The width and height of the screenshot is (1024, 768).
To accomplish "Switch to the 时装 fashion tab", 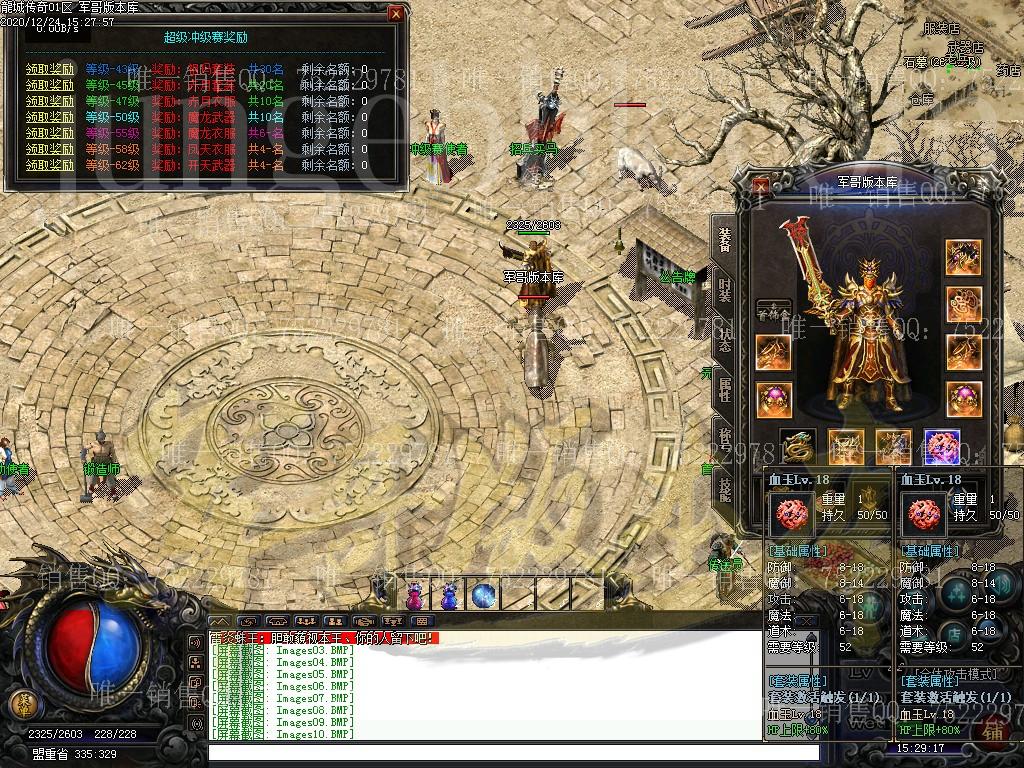I will [724, 291].
